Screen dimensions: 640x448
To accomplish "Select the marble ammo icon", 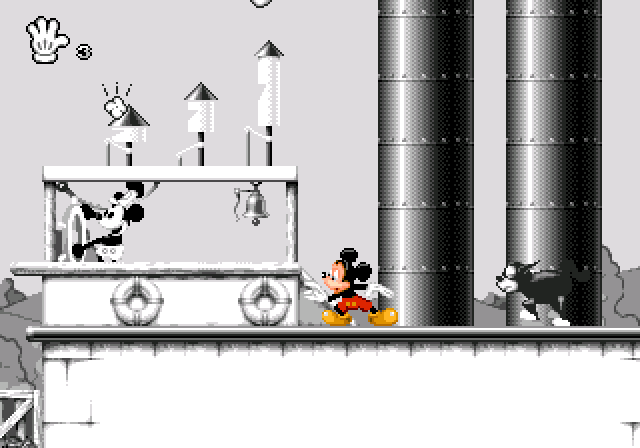I will (x=83, y=53).
